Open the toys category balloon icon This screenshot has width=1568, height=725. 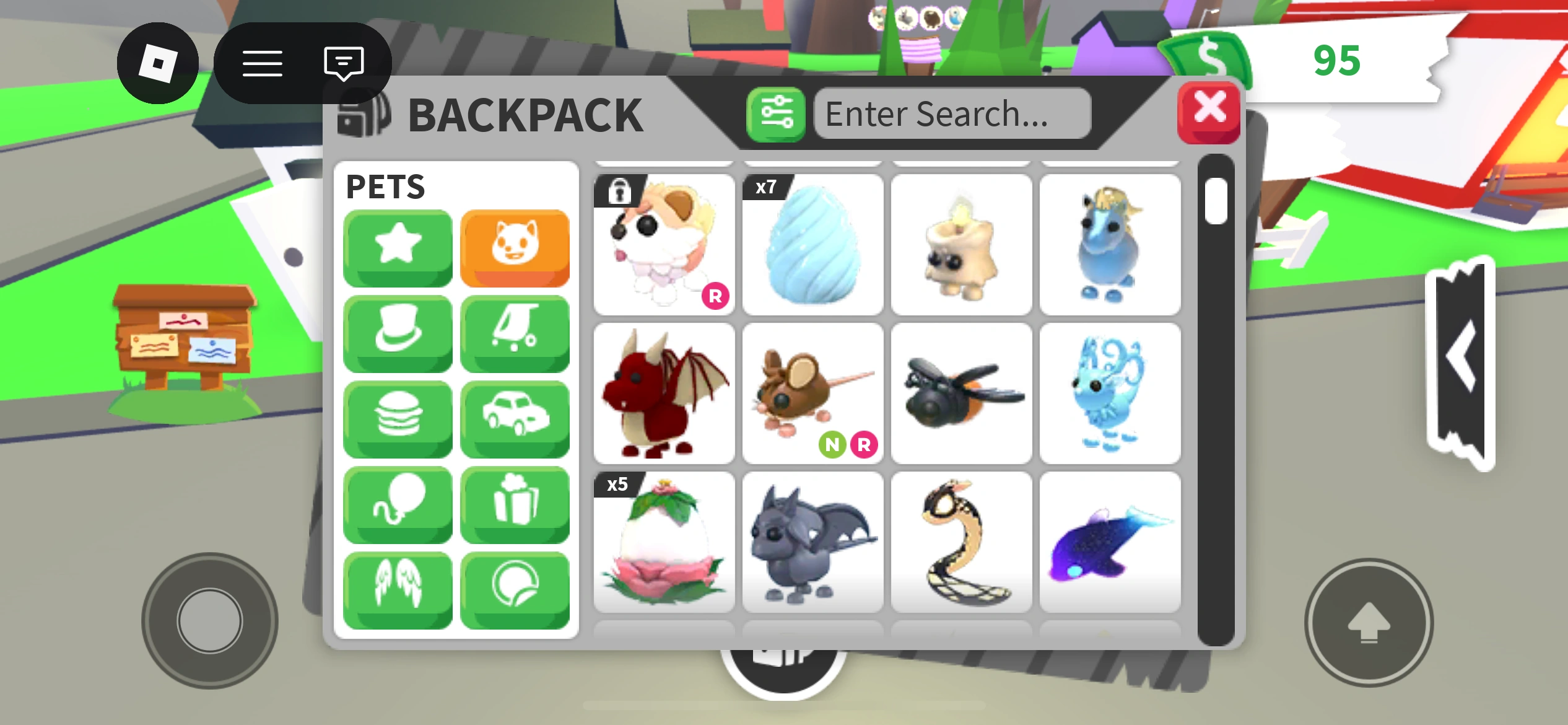(x=397, y=504)
